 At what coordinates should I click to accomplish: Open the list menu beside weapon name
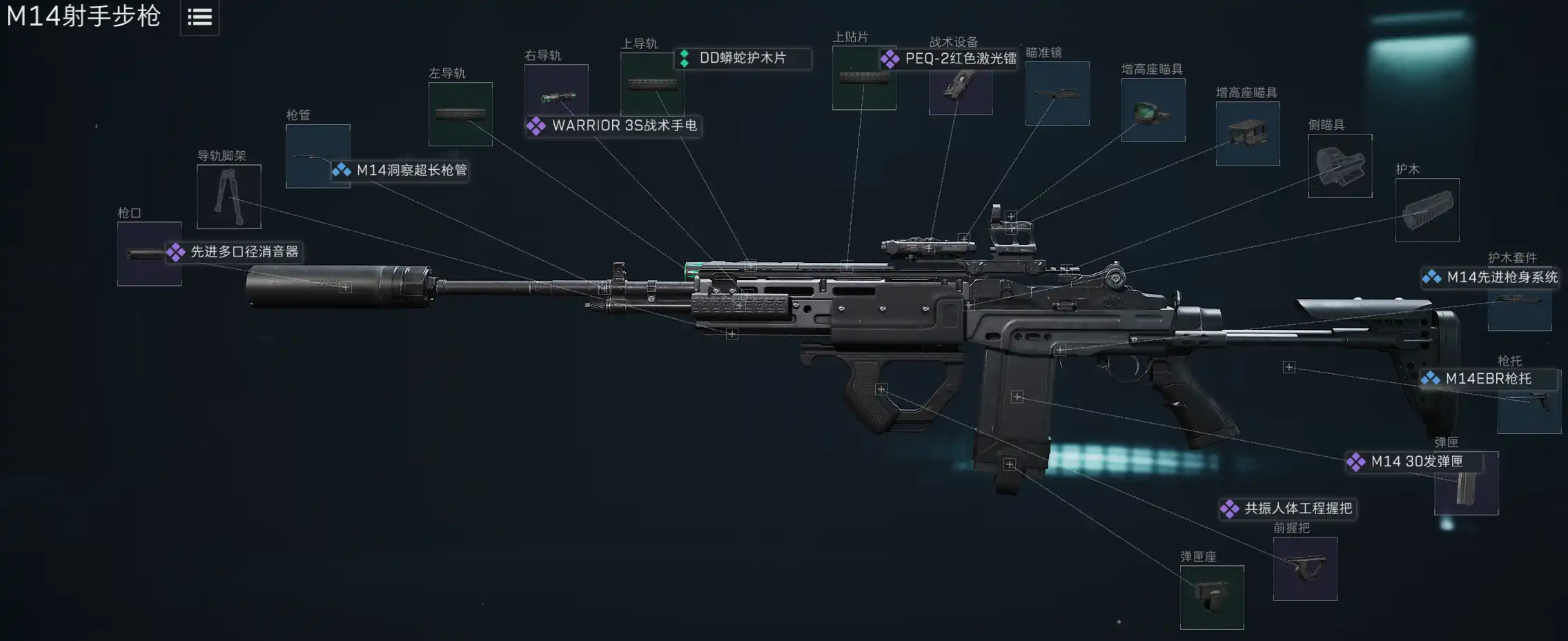pos(199,17)
